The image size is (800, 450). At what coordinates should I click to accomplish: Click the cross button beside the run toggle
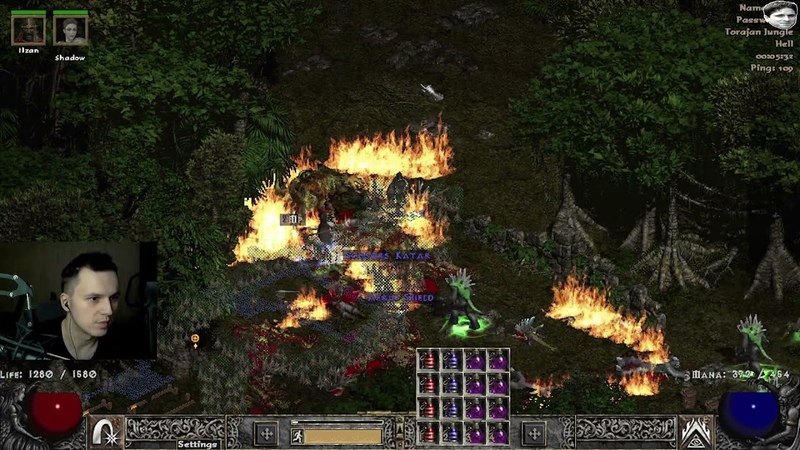coord(266,434)
